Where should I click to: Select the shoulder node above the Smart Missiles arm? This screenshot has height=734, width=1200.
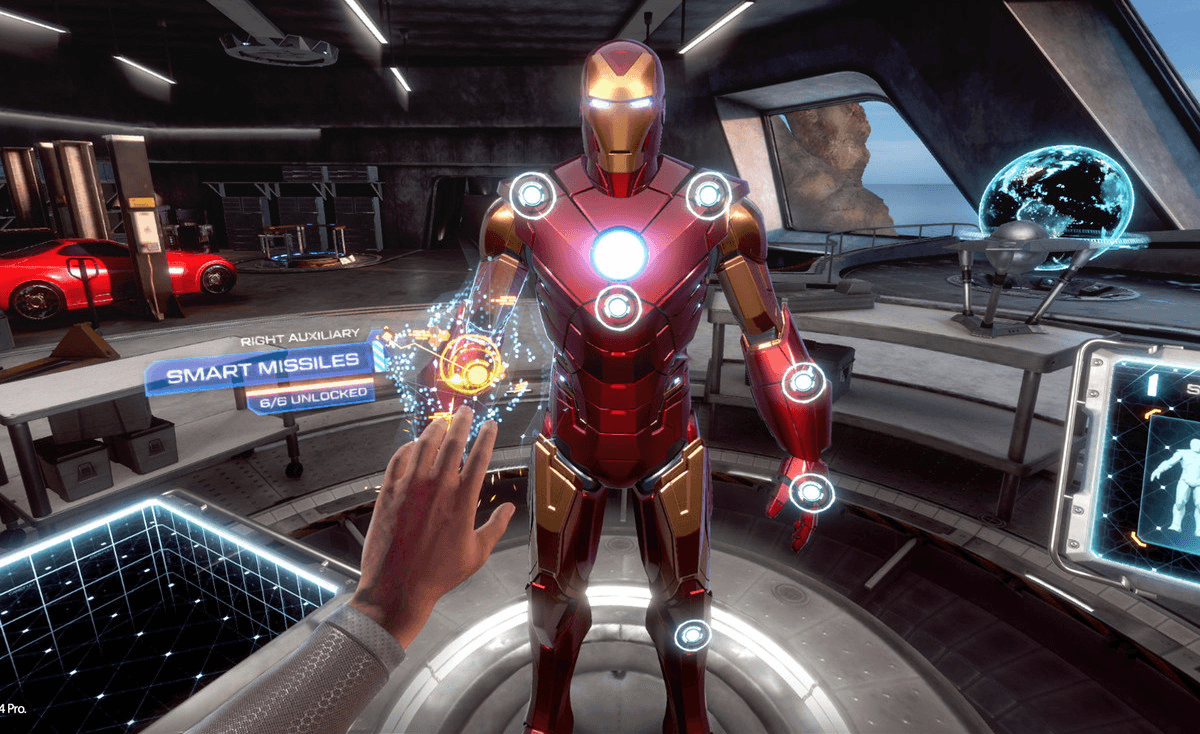click(x=532, y=195)
